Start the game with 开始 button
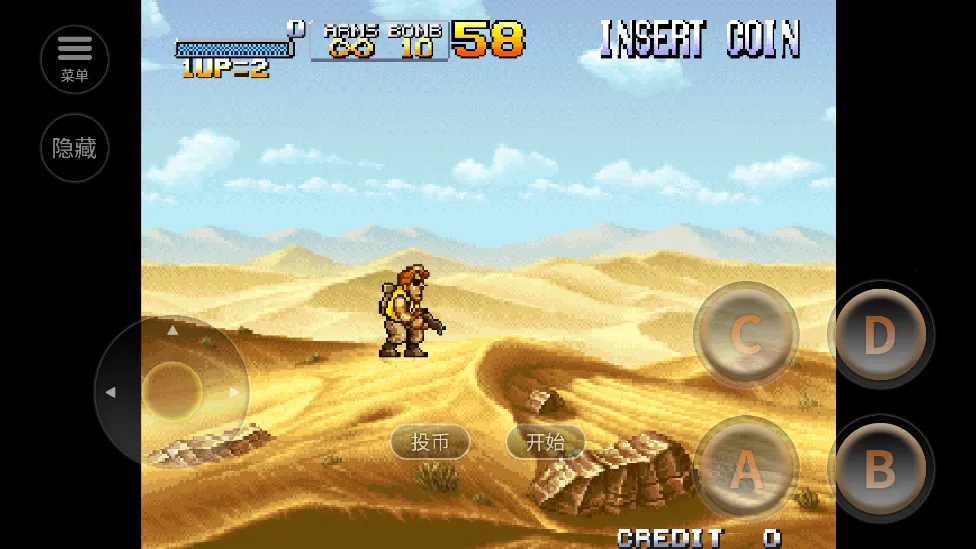The height and width of the screenshot is (549, 976). [x=545, y=442]
